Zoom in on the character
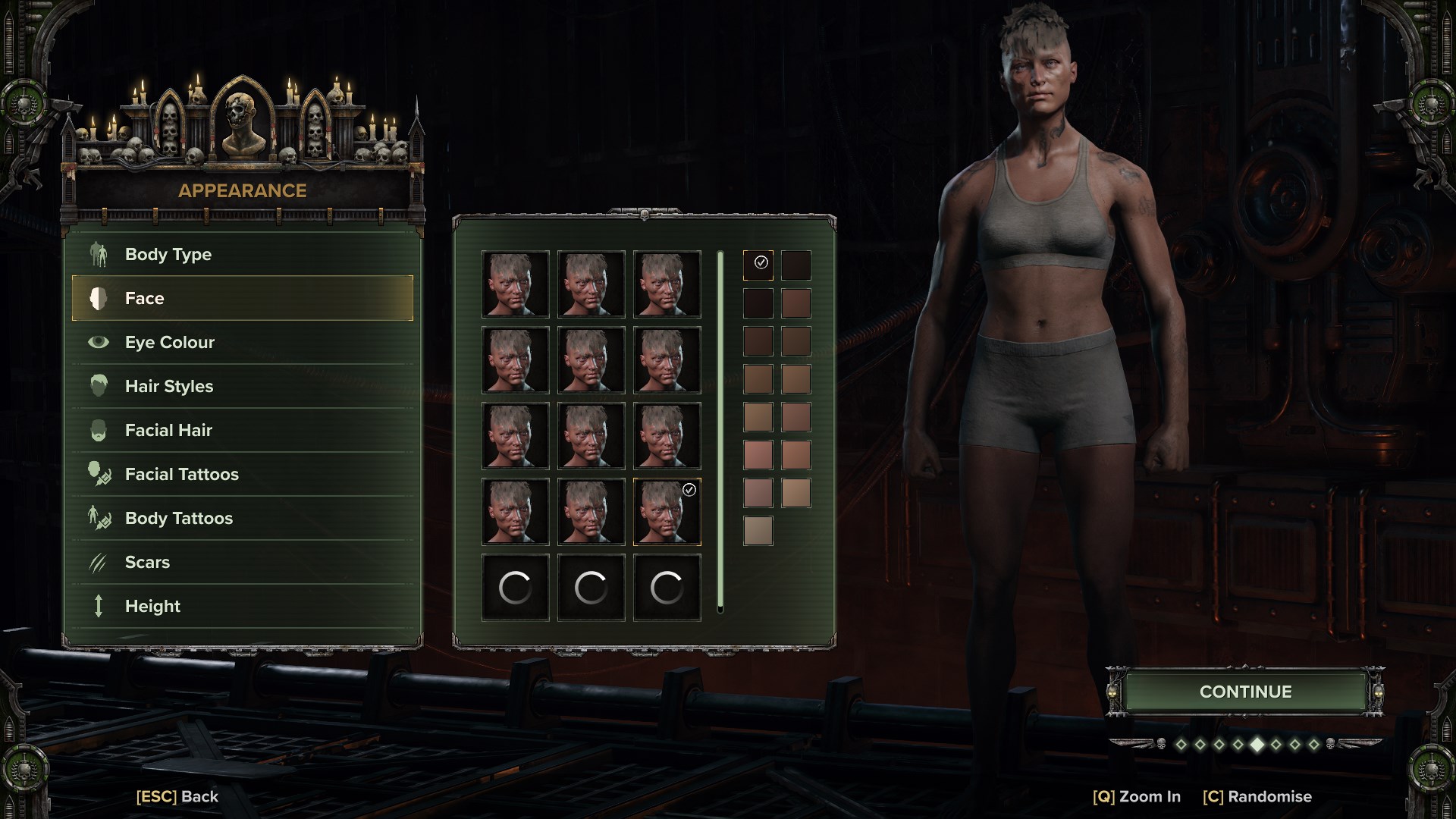The image size is (1456, 819). click(x=1137, y=796)
